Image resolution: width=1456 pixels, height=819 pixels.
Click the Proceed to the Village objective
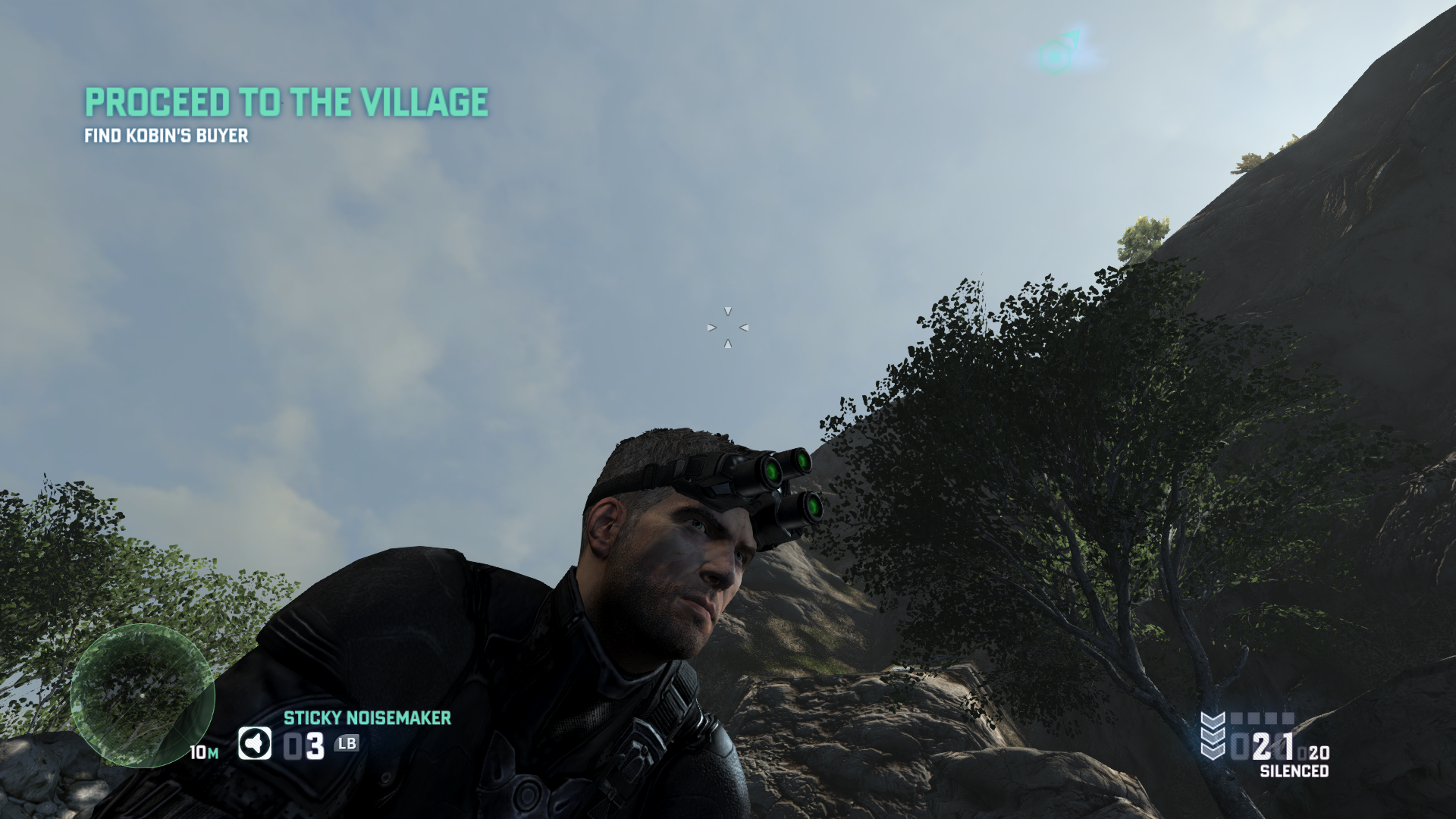pos(286,102)
